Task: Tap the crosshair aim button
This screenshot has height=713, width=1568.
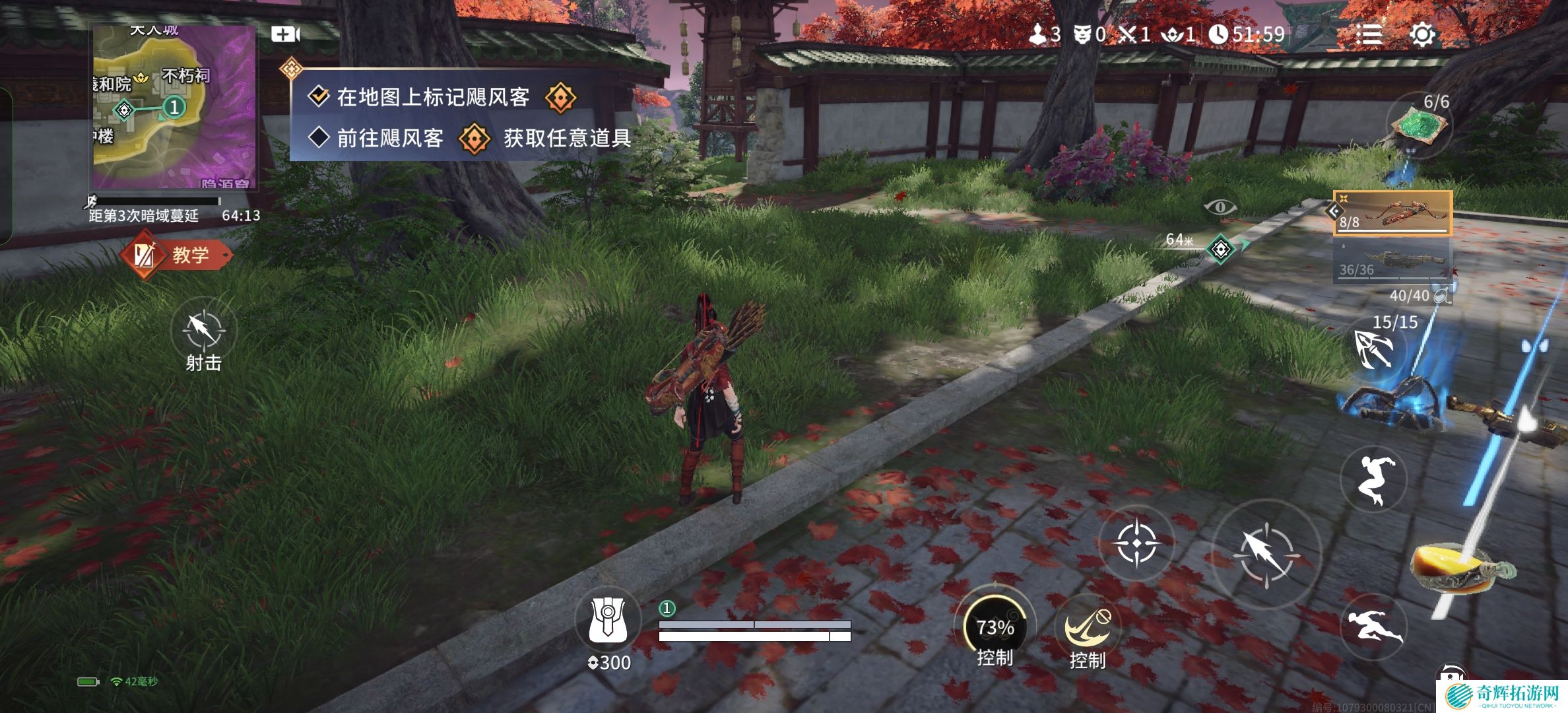Action: [x=1136, y=544]
